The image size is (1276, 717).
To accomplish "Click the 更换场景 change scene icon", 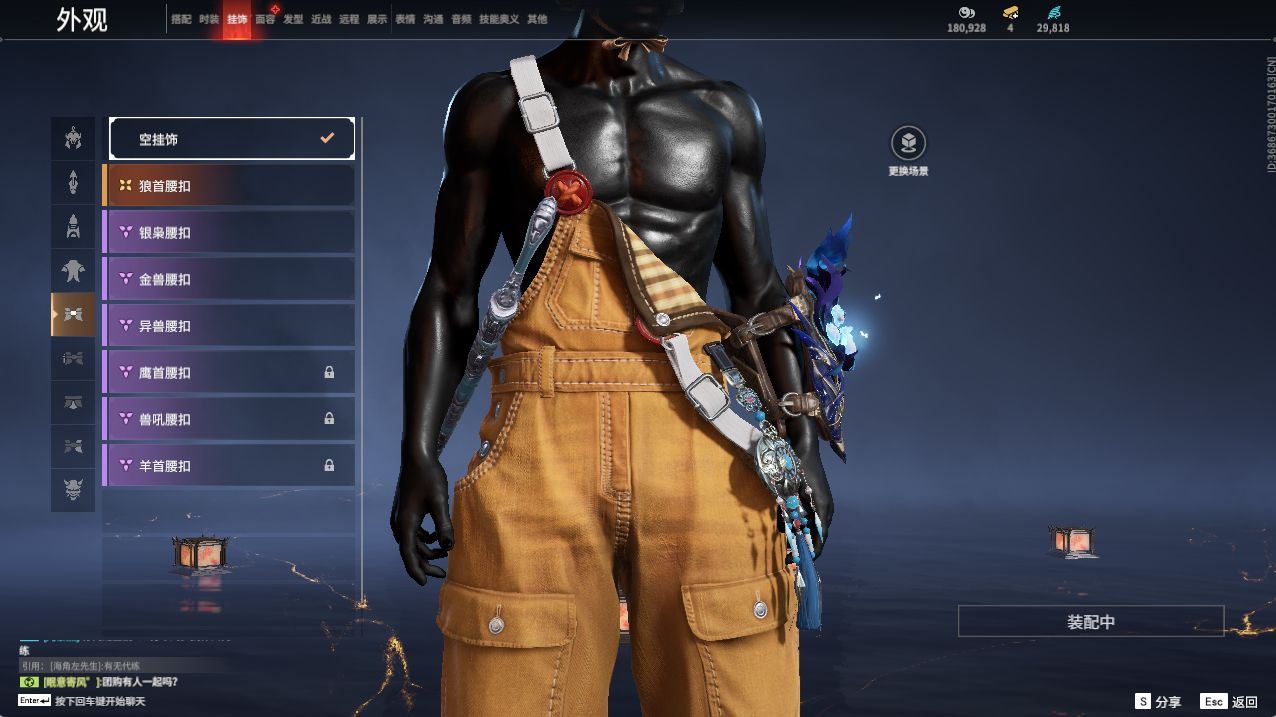I will (908, 144).
